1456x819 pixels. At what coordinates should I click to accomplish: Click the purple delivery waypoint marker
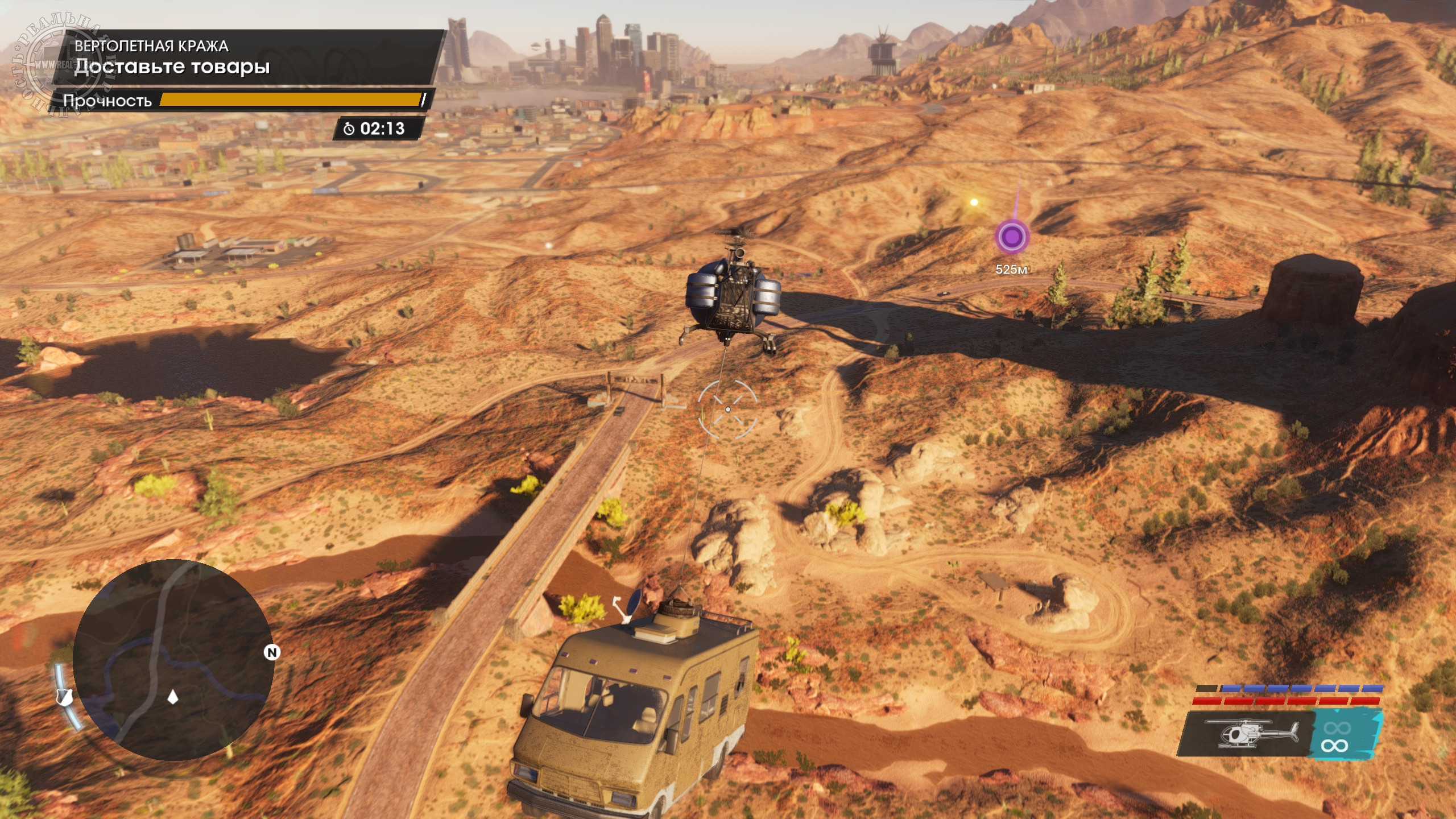(x=1012, y=235)
